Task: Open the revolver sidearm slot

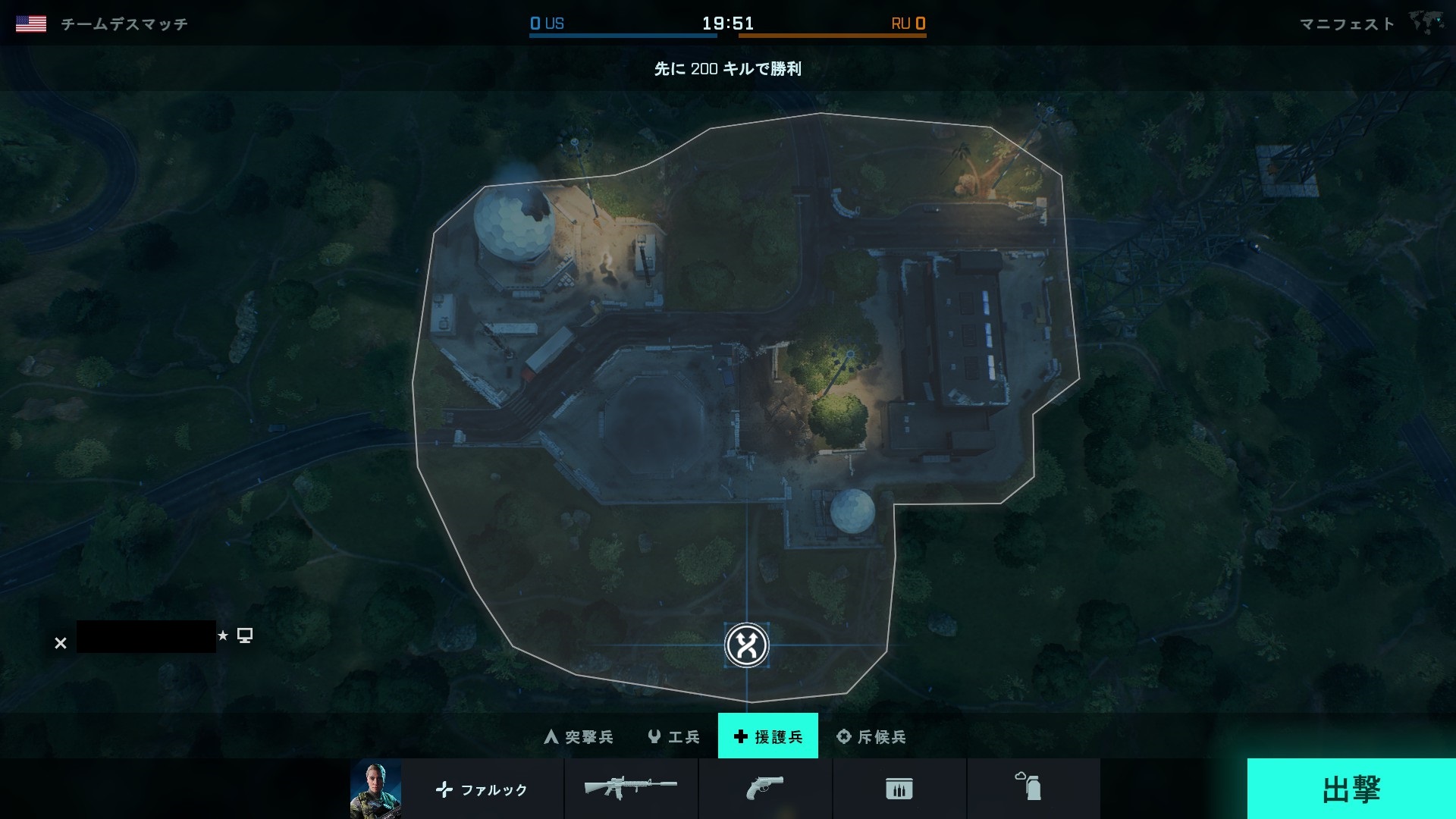Action: click(x=764, y=789)
